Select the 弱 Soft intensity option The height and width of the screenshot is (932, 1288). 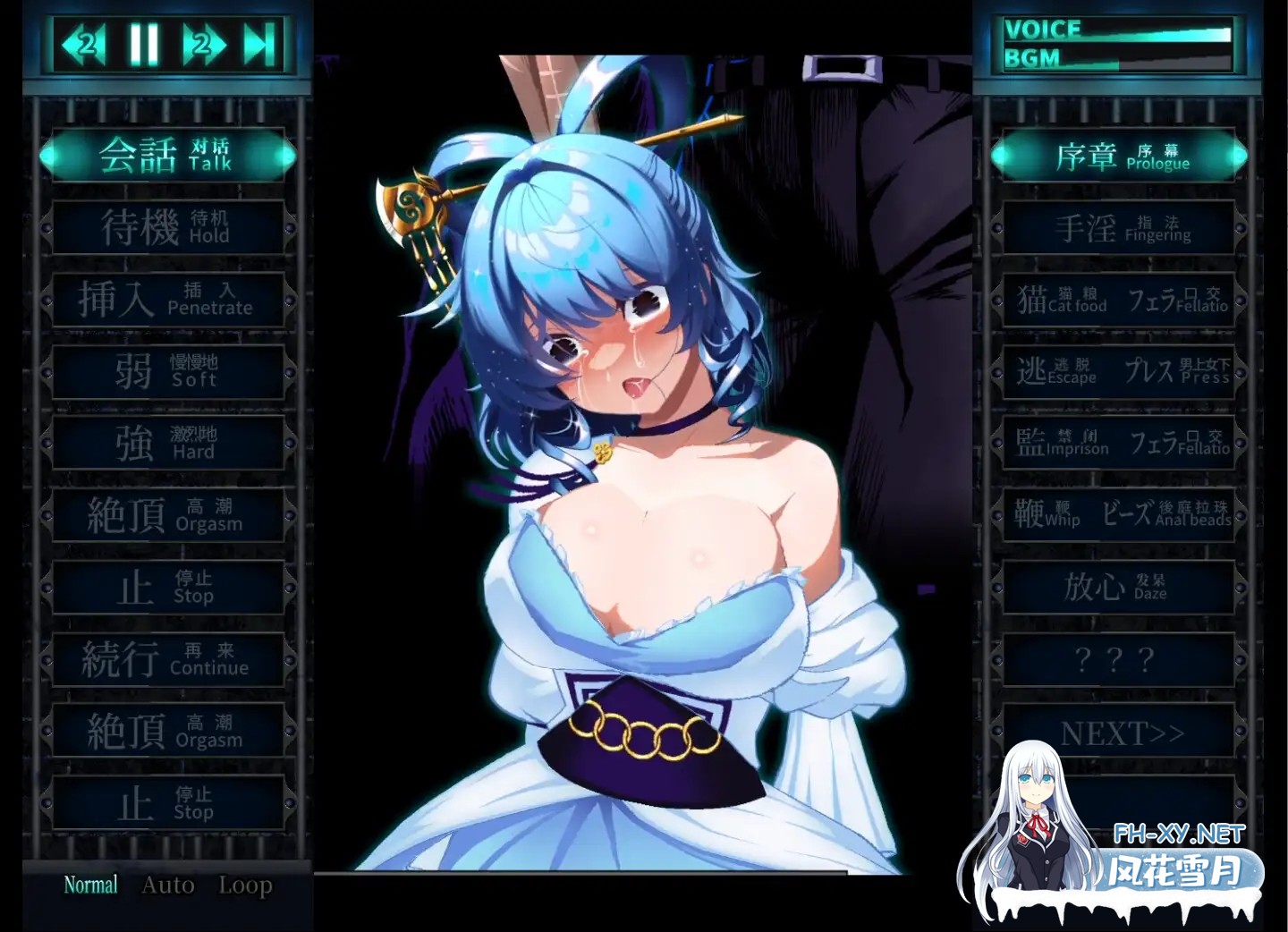point(168,370)
